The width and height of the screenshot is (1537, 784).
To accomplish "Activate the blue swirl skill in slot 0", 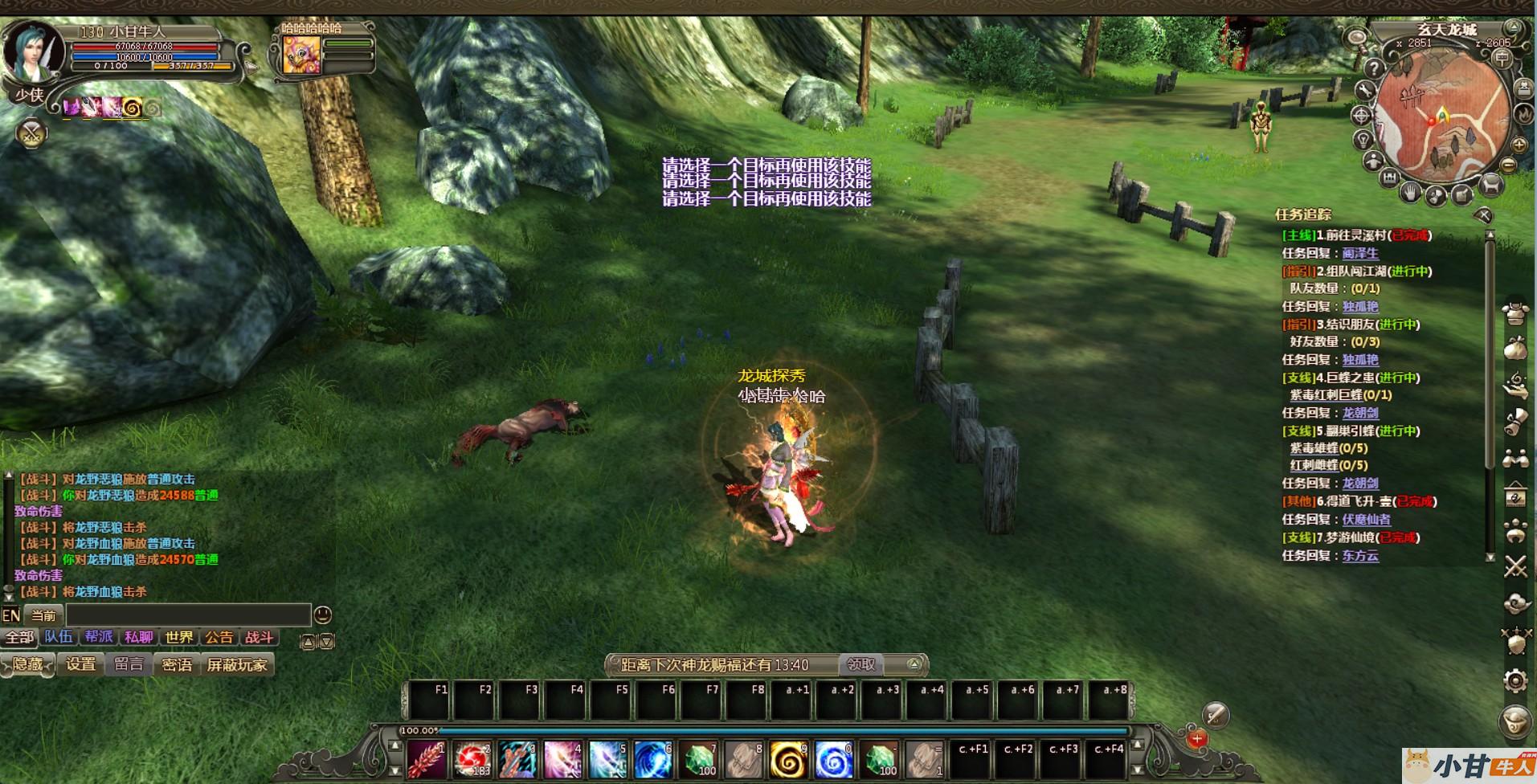I will [x=833, y=759].
